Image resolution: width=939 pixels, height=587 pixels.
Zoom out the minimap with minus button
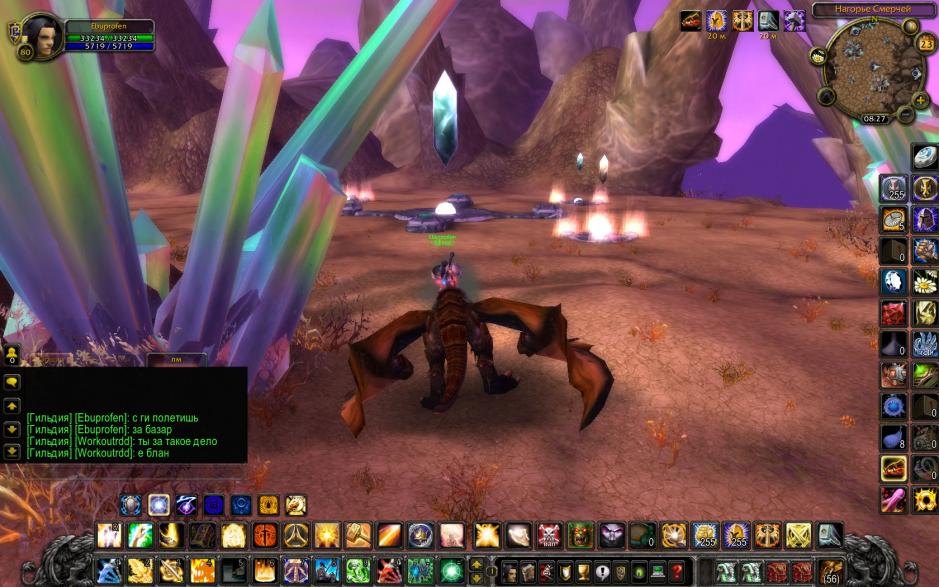(905, 115)
